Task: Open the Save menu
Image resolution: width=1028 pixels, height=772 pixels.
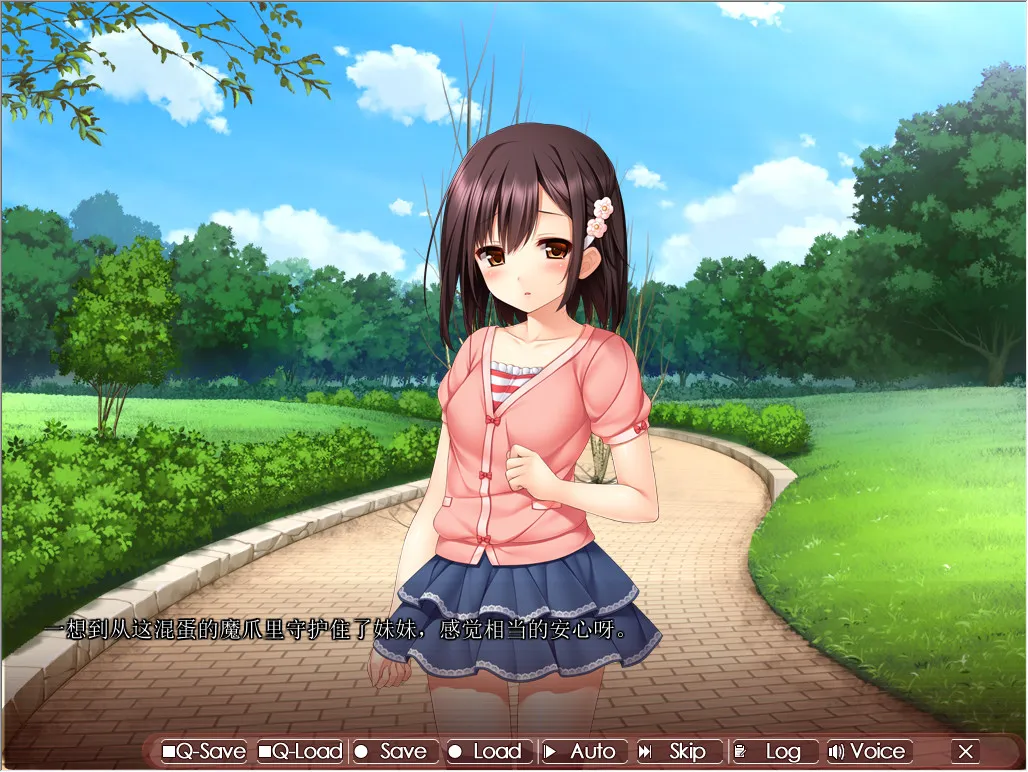Action: (393, 751)
